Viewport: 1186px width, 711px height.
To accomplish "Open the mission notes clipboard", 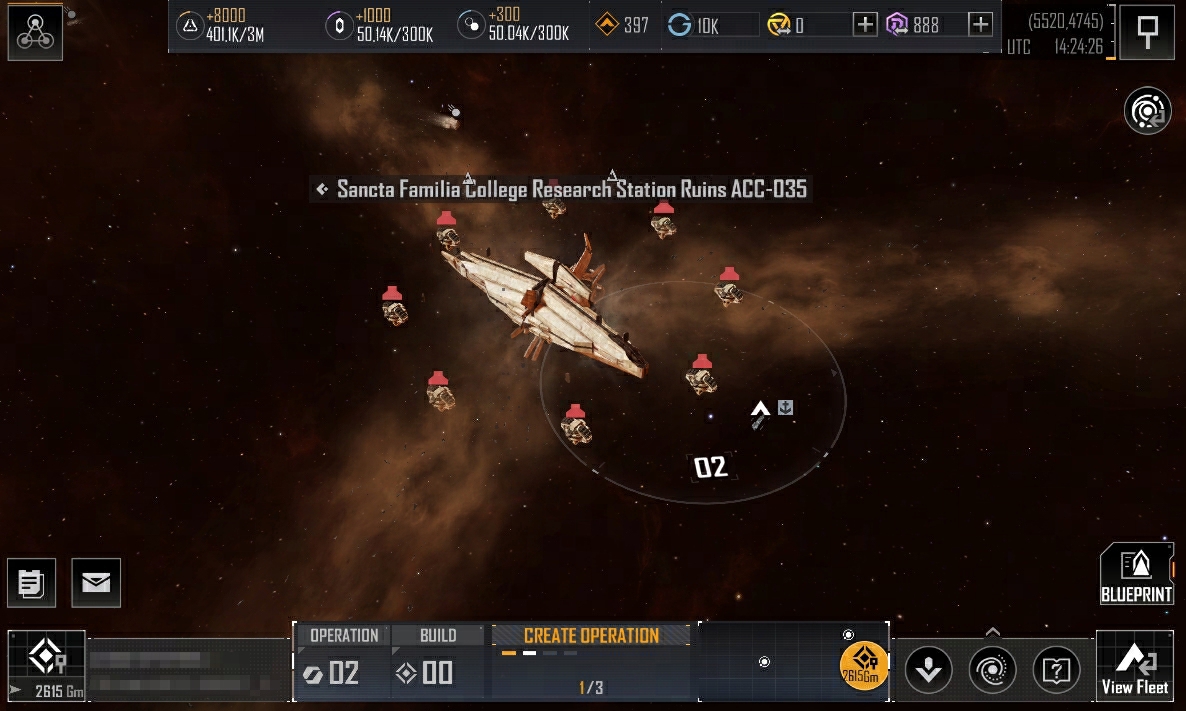I will pyautogui.click(x=31, y=583).
